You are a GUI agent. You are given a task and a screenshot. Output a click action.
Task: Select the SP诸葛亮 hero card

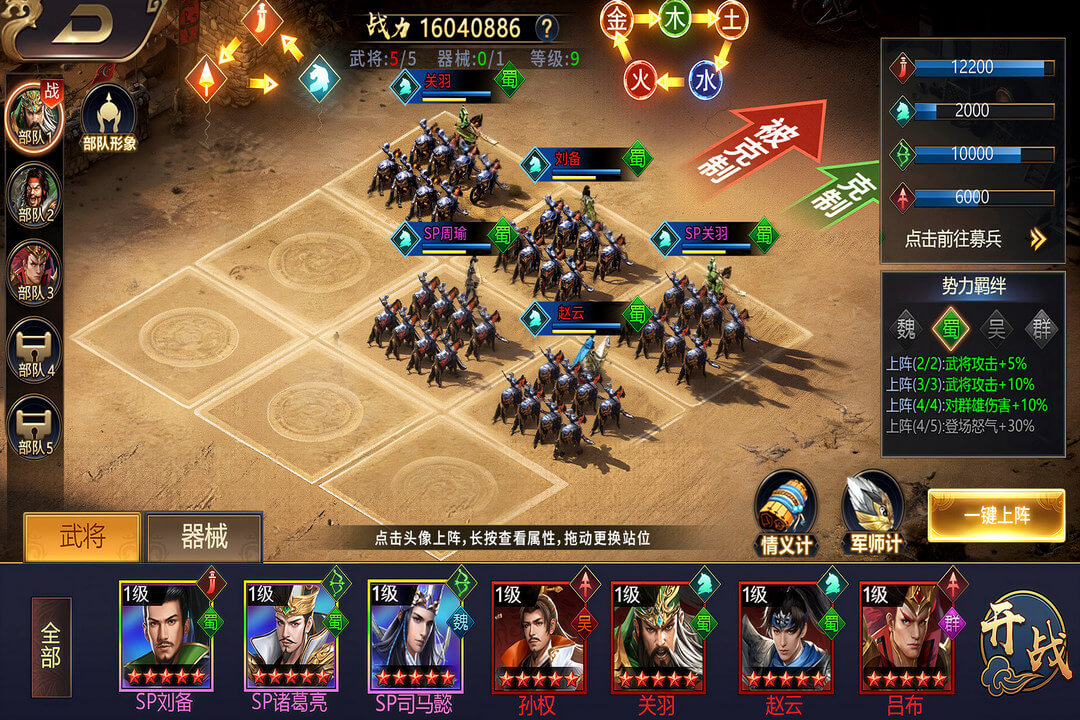tap(291, 636)
